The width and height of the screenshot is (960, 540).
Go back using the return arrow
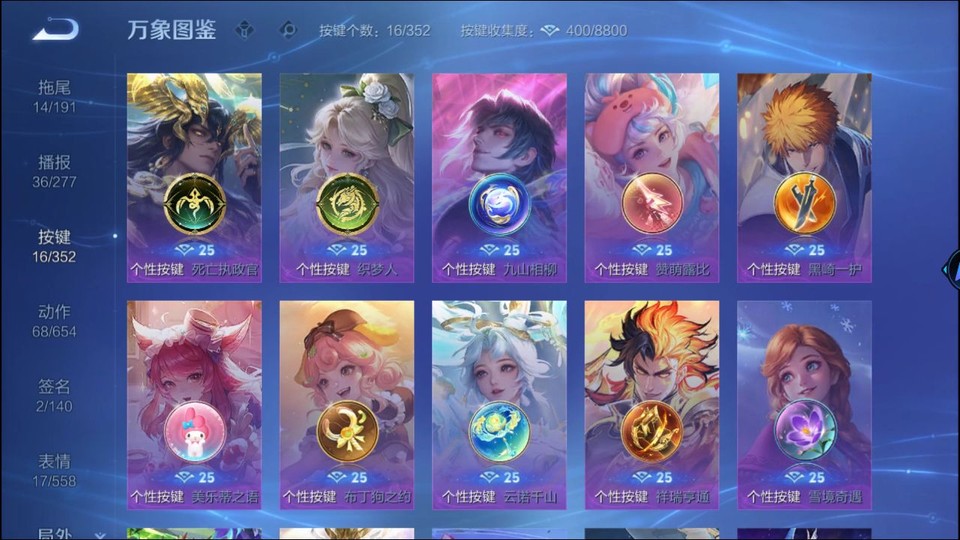pos(54,30)
